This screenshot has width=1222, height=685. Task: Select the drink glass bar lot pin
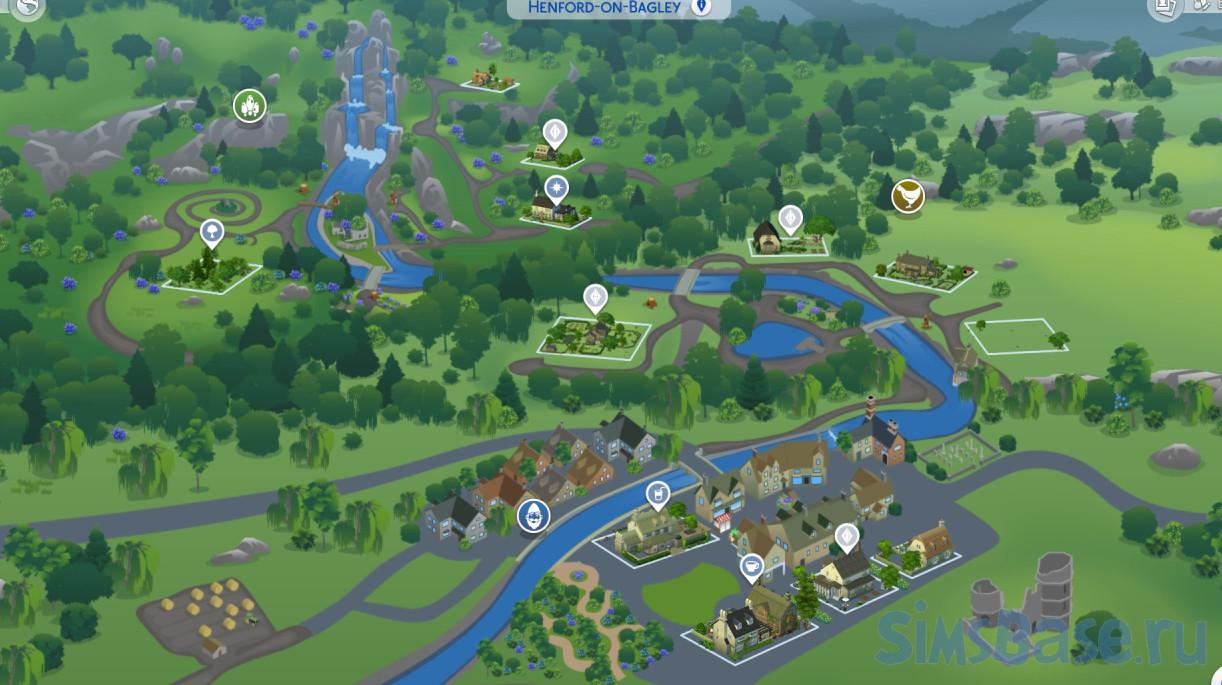coord(657,492)
